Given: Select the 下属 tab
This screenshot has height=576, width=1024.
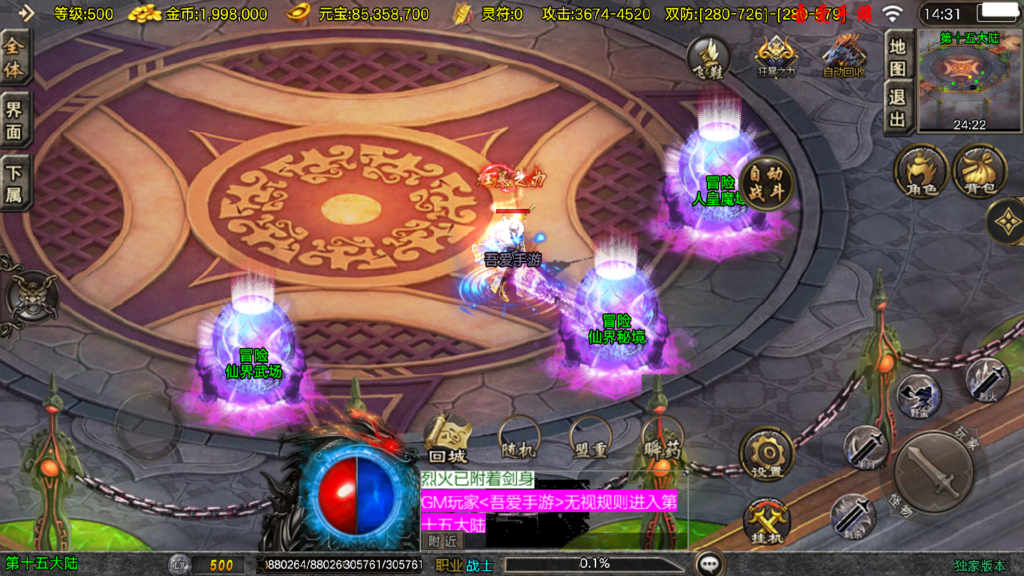Looking at the screenshot, I should click(15, 181).
